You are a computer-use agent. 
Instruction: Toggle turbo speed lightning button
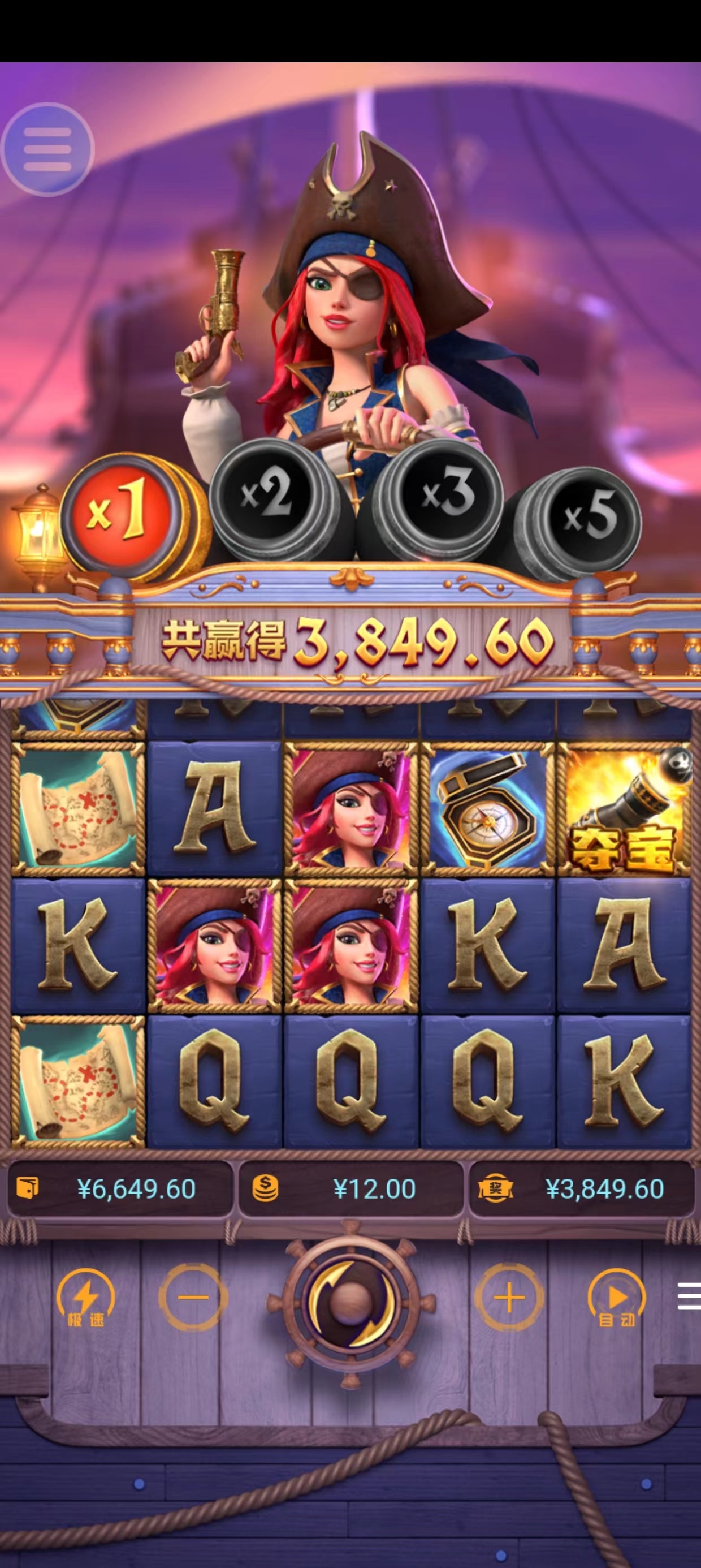point(85,1298)
